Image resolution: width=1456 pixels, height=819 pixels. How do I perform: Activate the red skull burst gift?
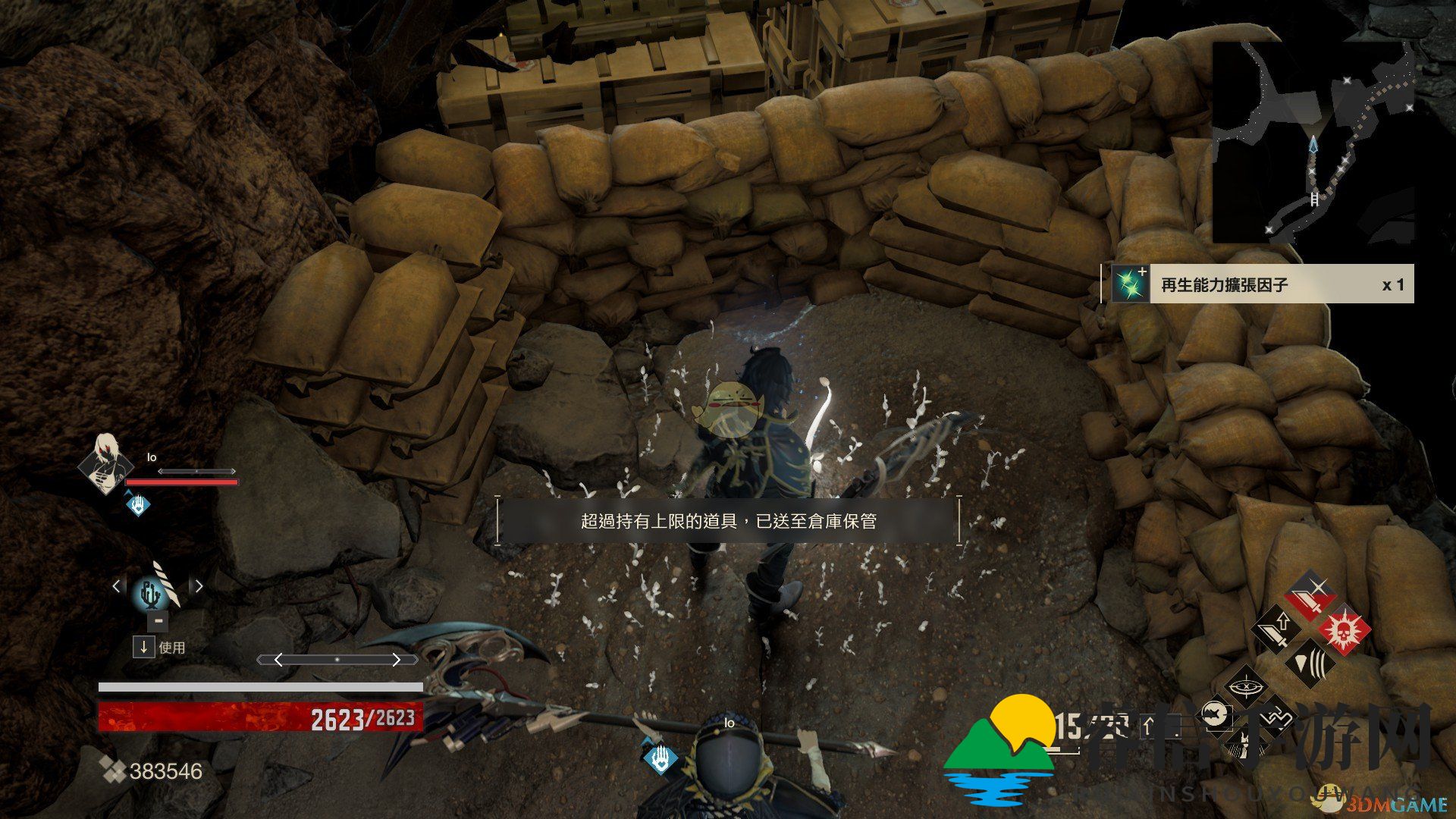[x=1345, y=629]
